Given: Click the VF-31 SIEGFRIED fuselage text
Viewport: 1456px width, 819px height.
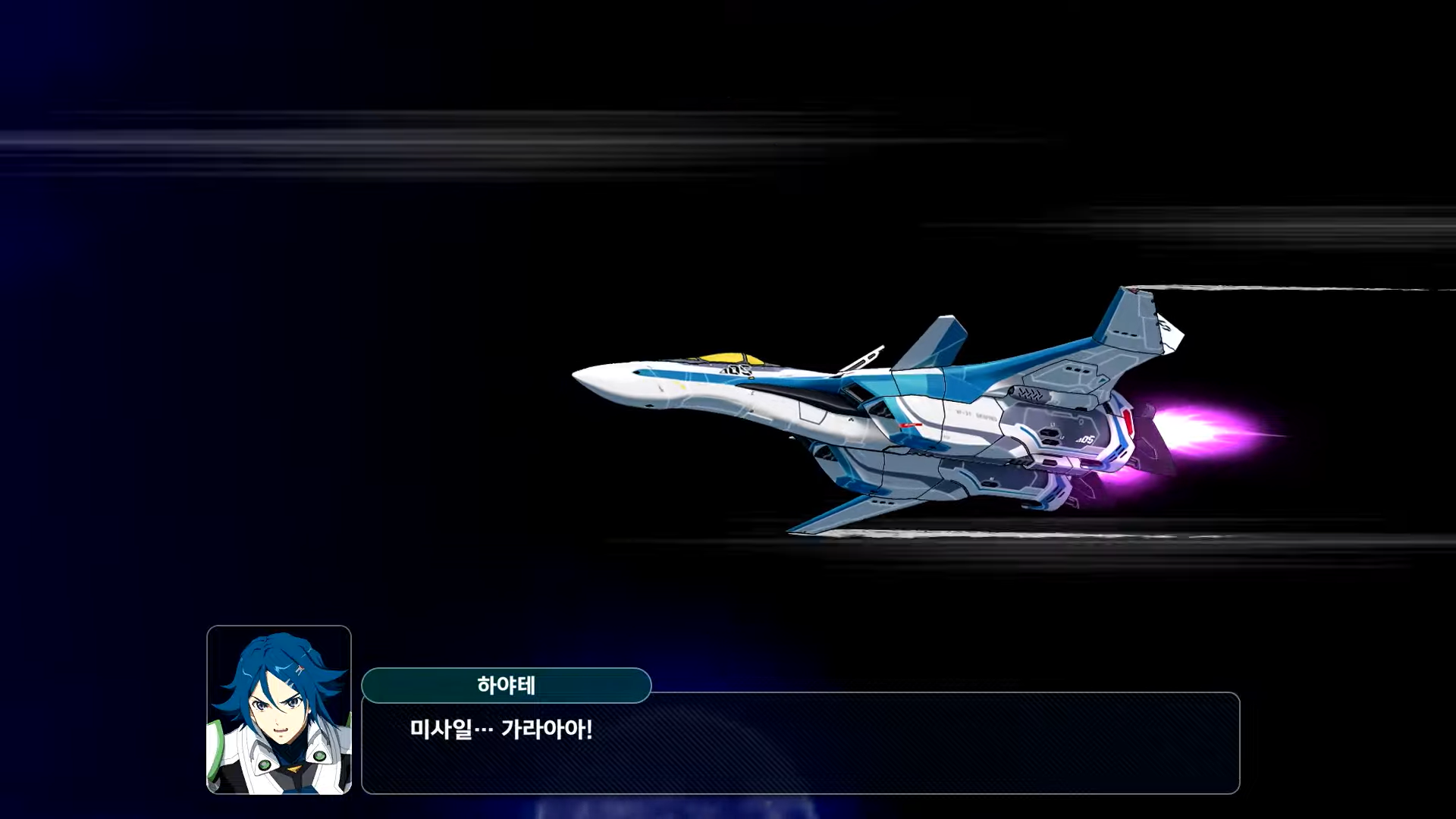Looking at the screenshot, I should (x=974, y=413).
